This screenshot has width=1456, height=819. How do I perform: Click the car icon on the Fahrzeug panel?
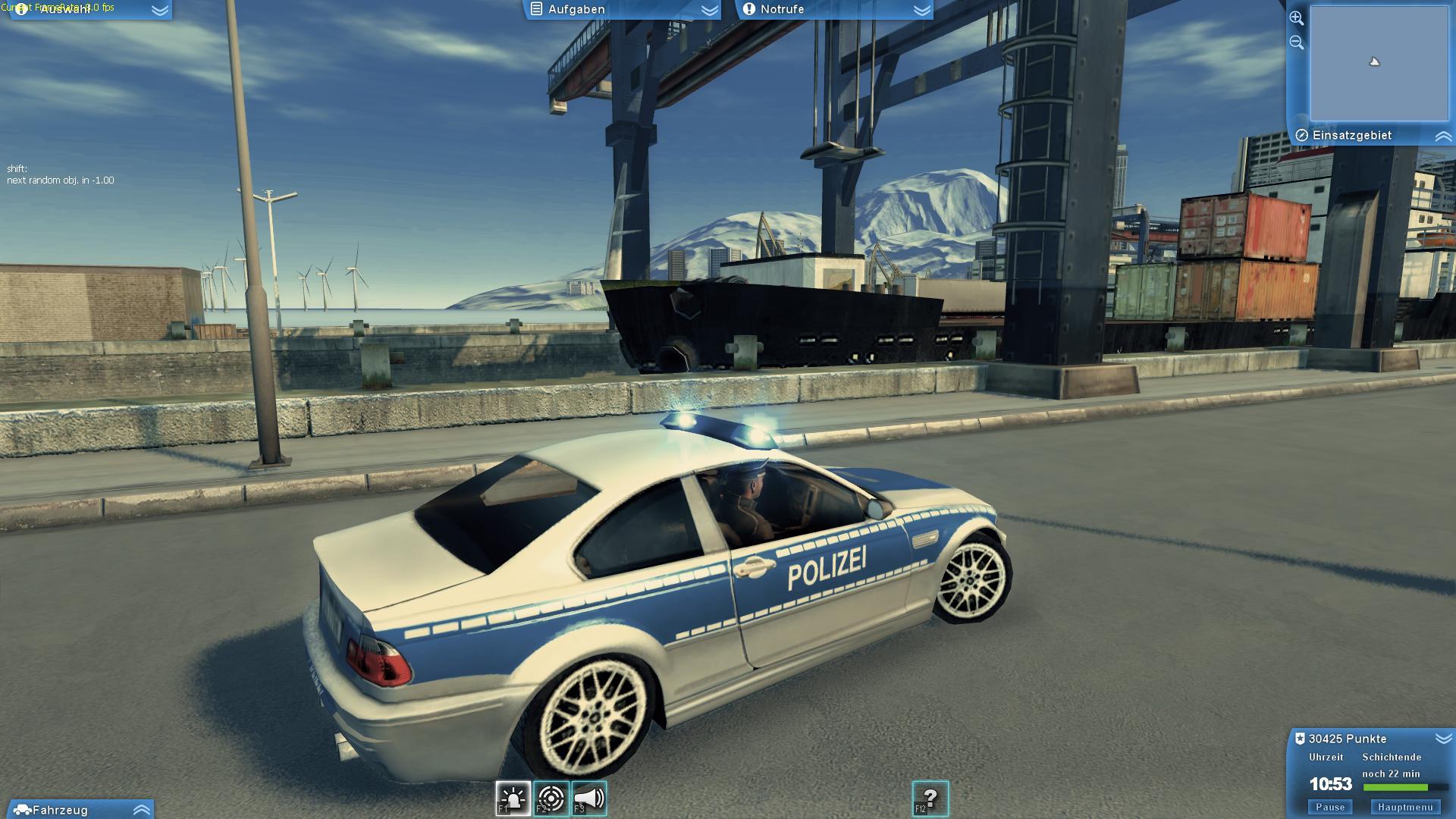23,809
